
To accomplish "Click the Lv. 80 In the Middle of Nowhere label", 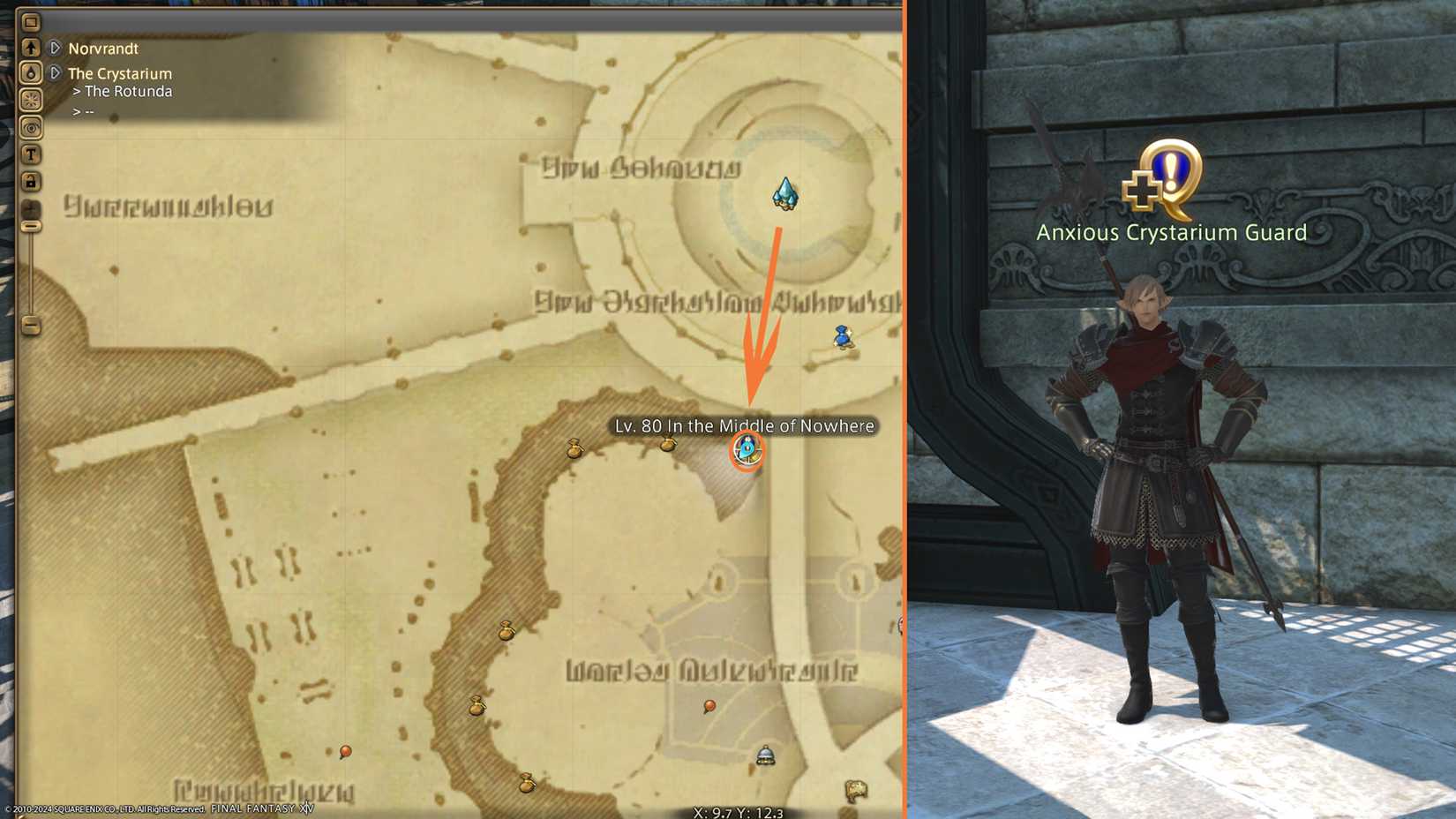I will tap(746, 425).
